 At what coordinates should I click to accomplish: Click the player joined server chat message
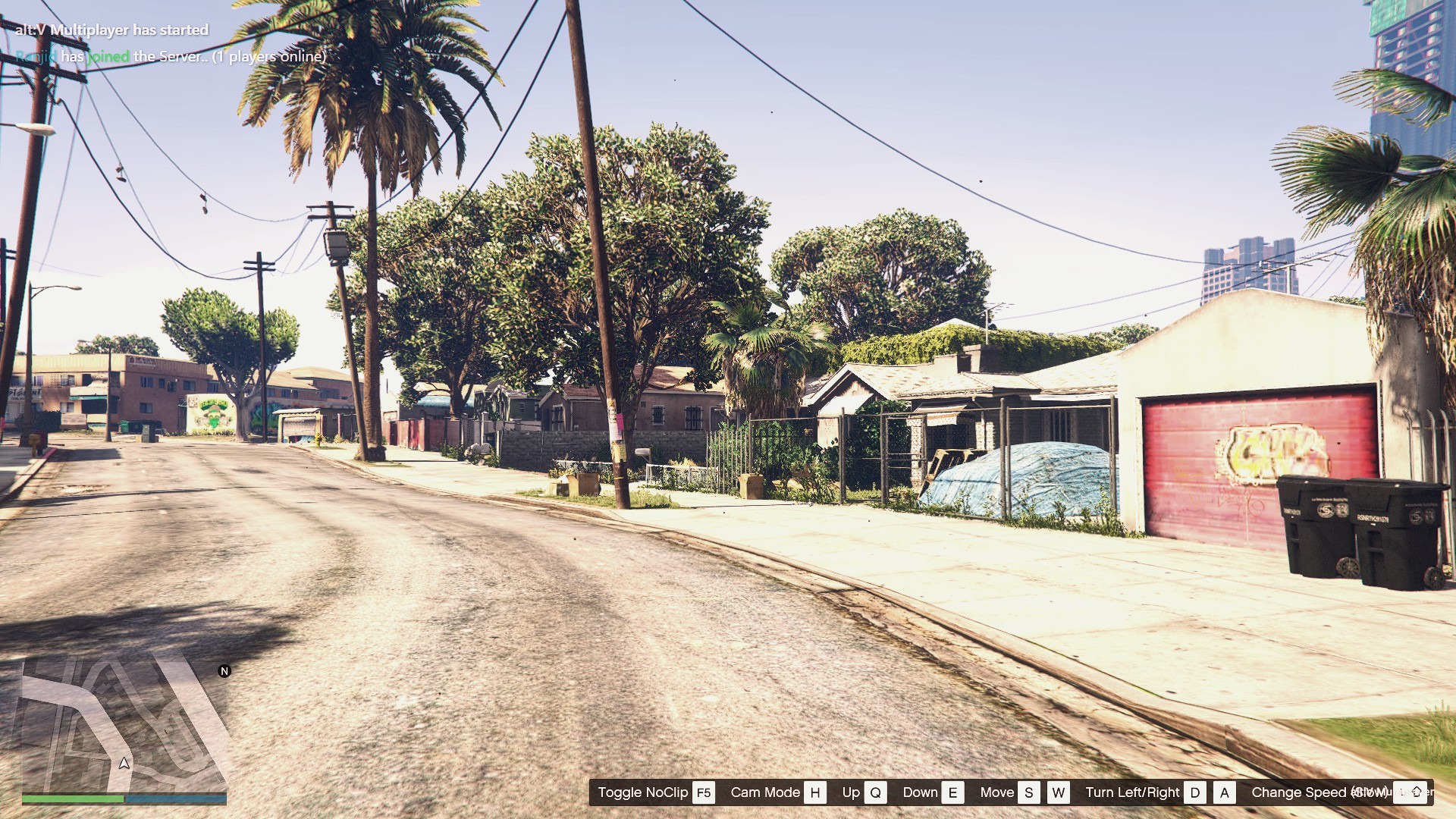point(171,56)
